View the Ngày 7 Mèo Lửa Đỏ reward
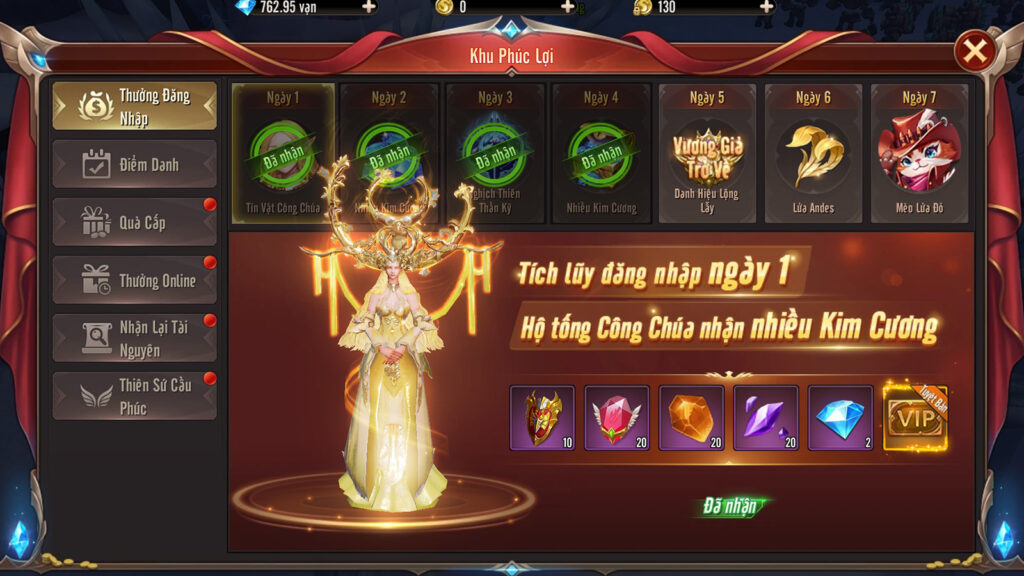This screenshot has height=576, width=1024. coord(919,153)
